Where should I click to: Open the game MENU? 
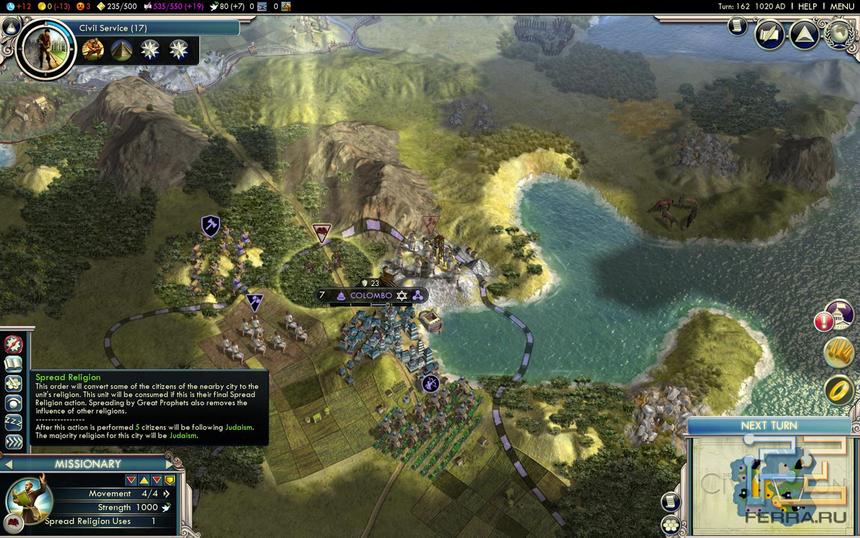pyautogui.click(x=841, y=6)
